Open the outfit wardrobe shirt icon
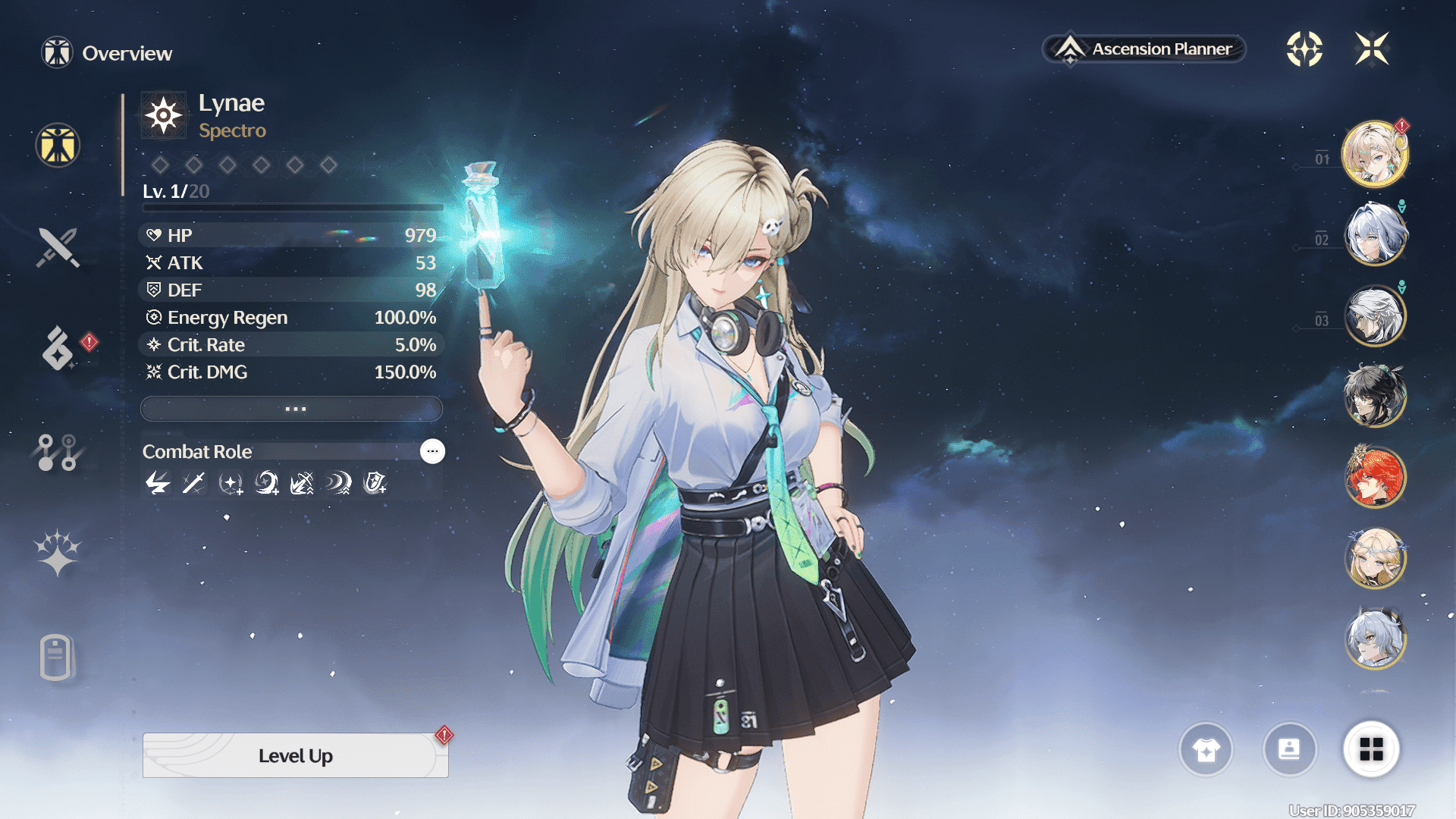Viewport: 1456px width, 819px height. [1206, 750]
